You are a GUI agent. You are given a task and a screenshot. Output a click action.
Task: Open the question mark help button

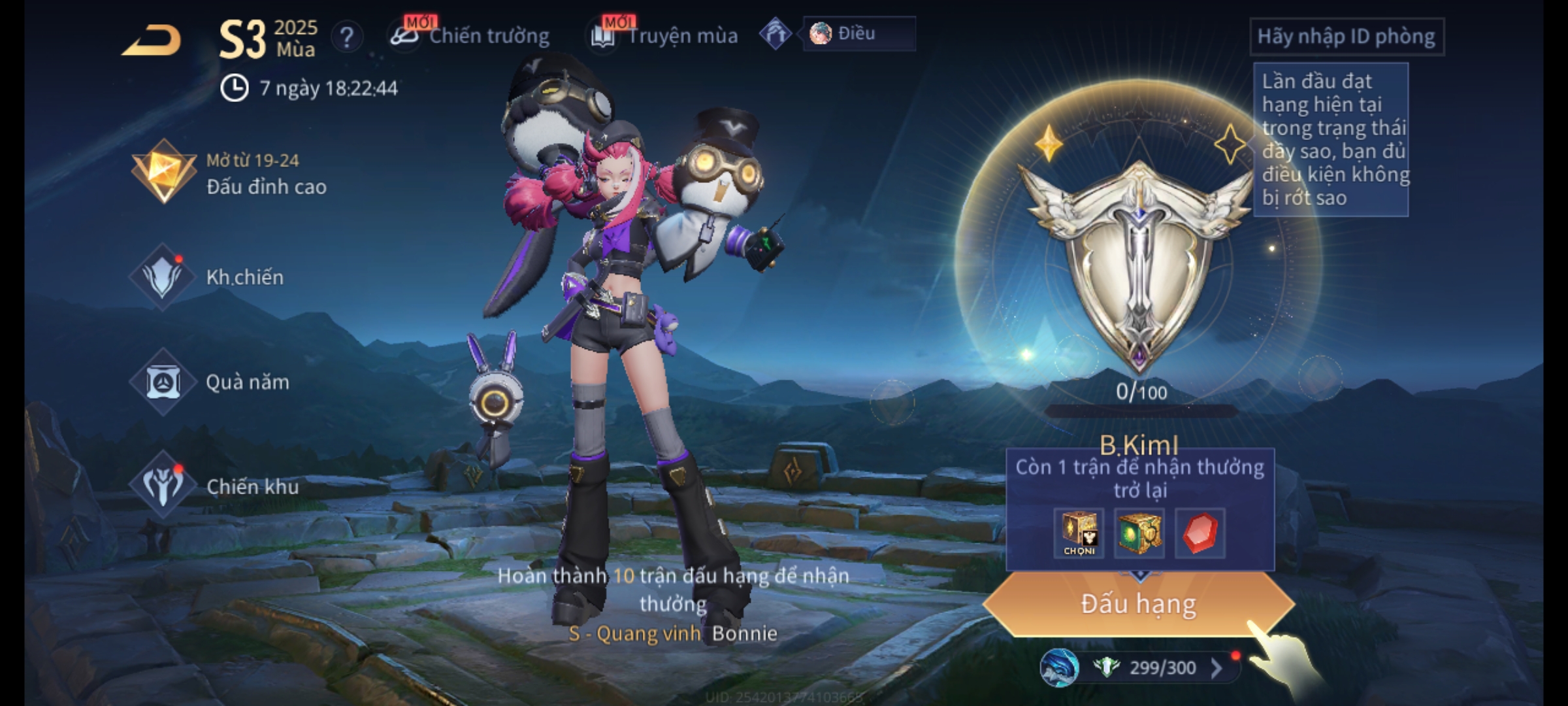(x=347, y=37)
